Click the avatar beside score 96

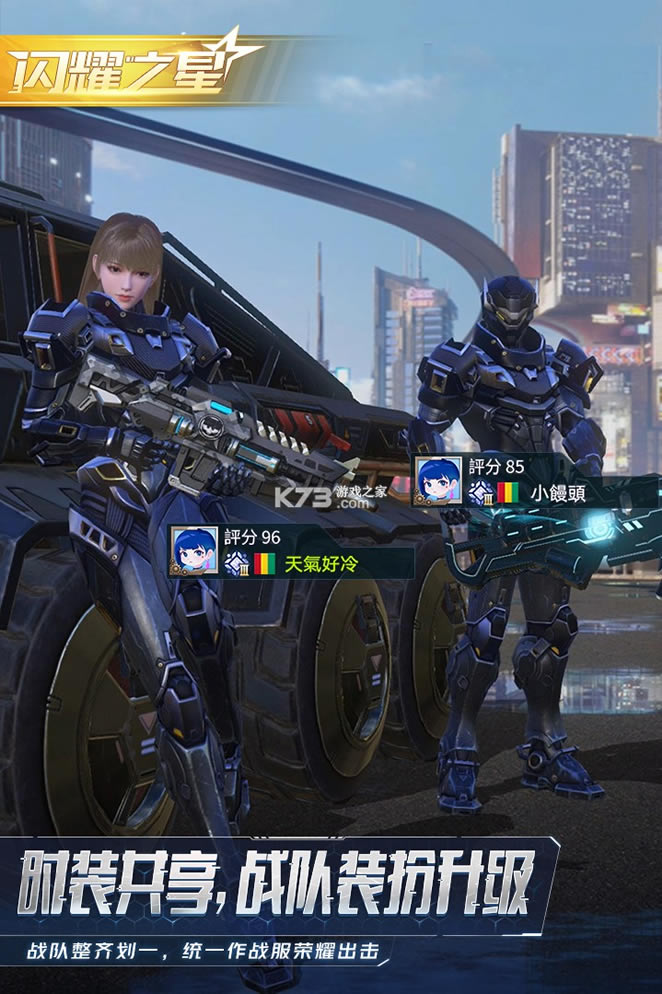point(194,550)
